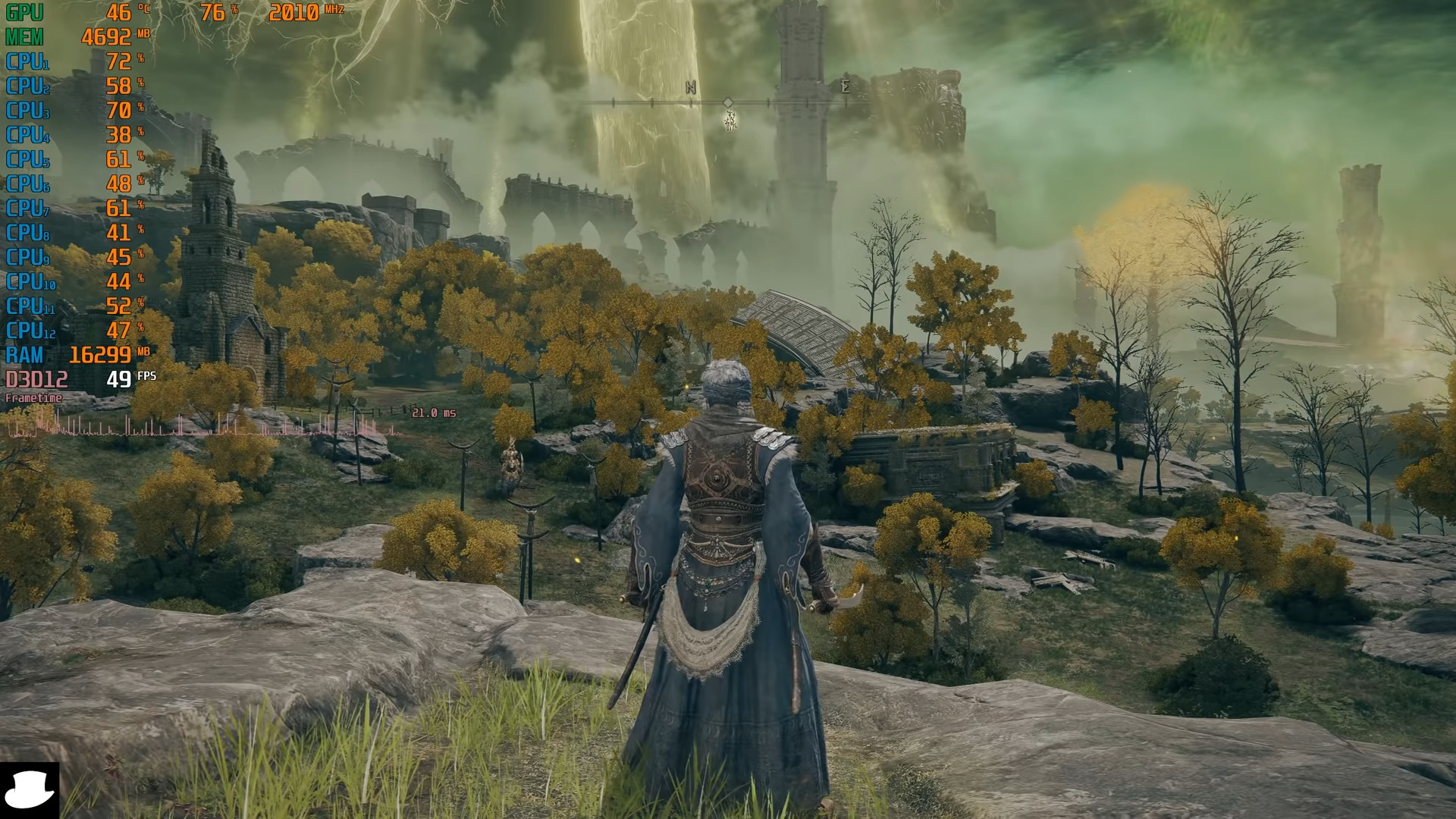This screenshot has height=819, width=1456.
Task: Click the small figure icon below the compass
Action: [x=730, y=121]
